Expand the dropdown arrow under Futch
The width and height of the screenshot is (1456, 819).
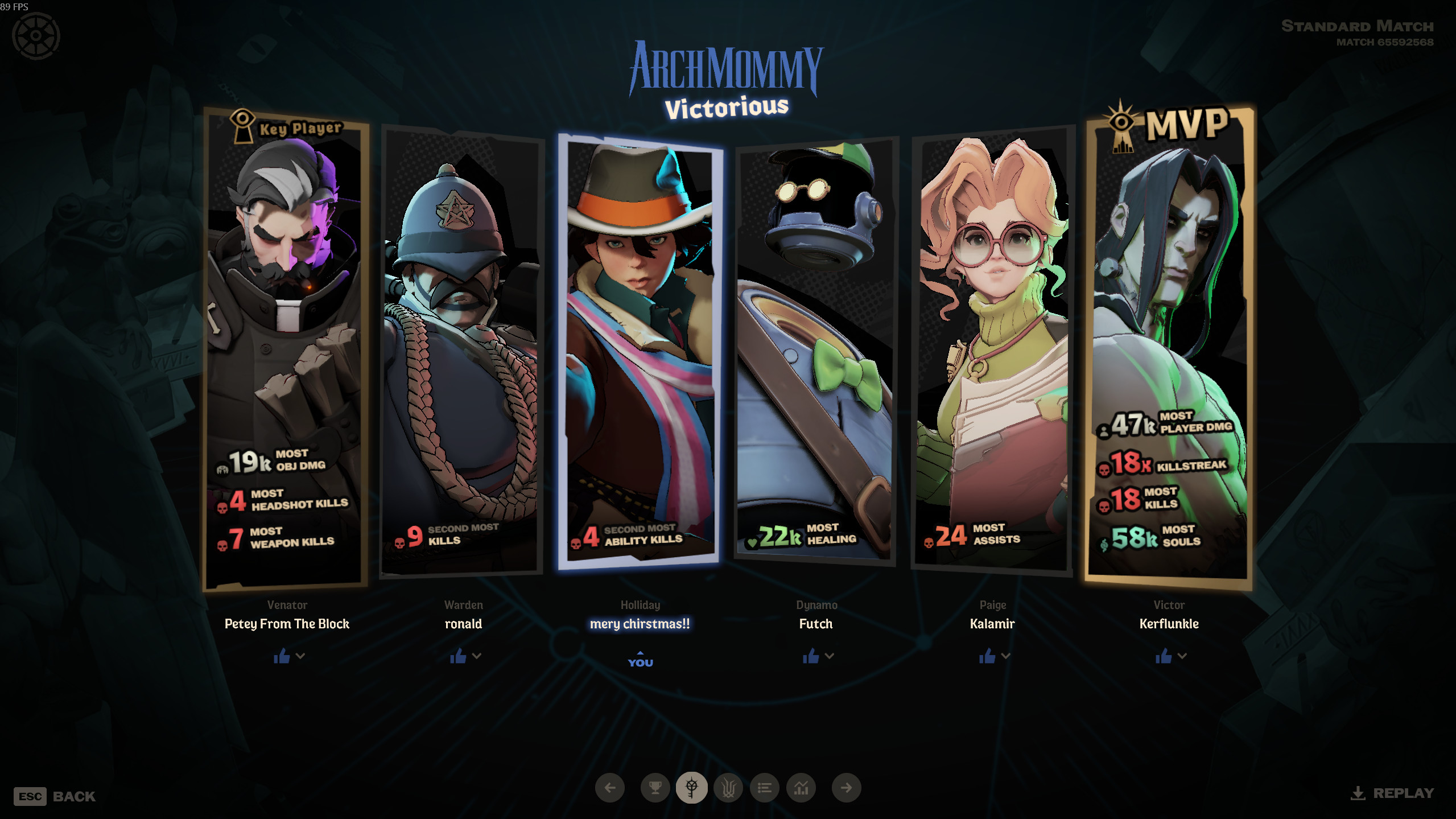[830, 656]
